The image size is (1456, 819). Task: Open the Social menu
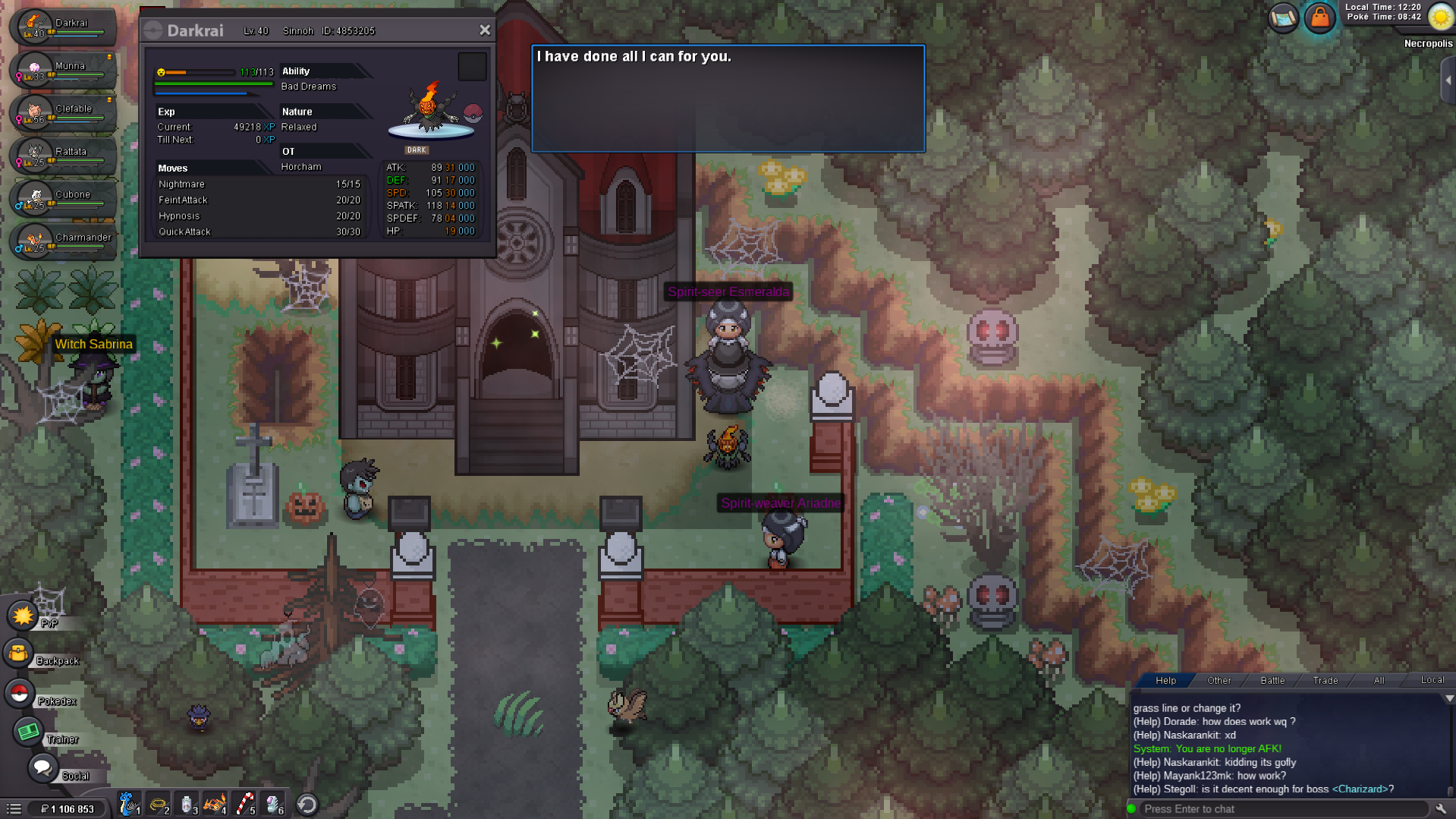[42, 768]
